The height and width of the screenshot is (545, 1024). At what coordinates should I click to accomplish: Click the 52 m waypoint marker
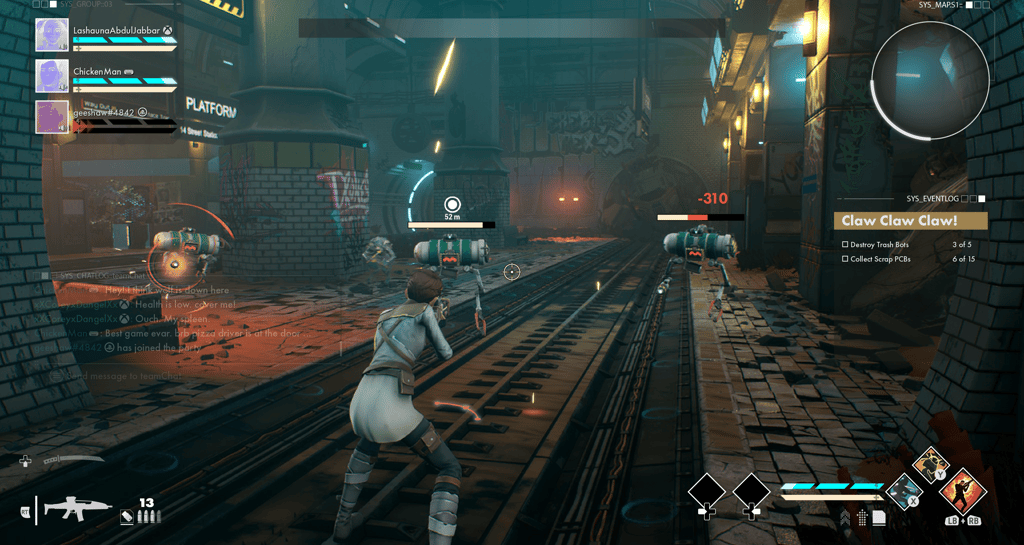point(452,205)
